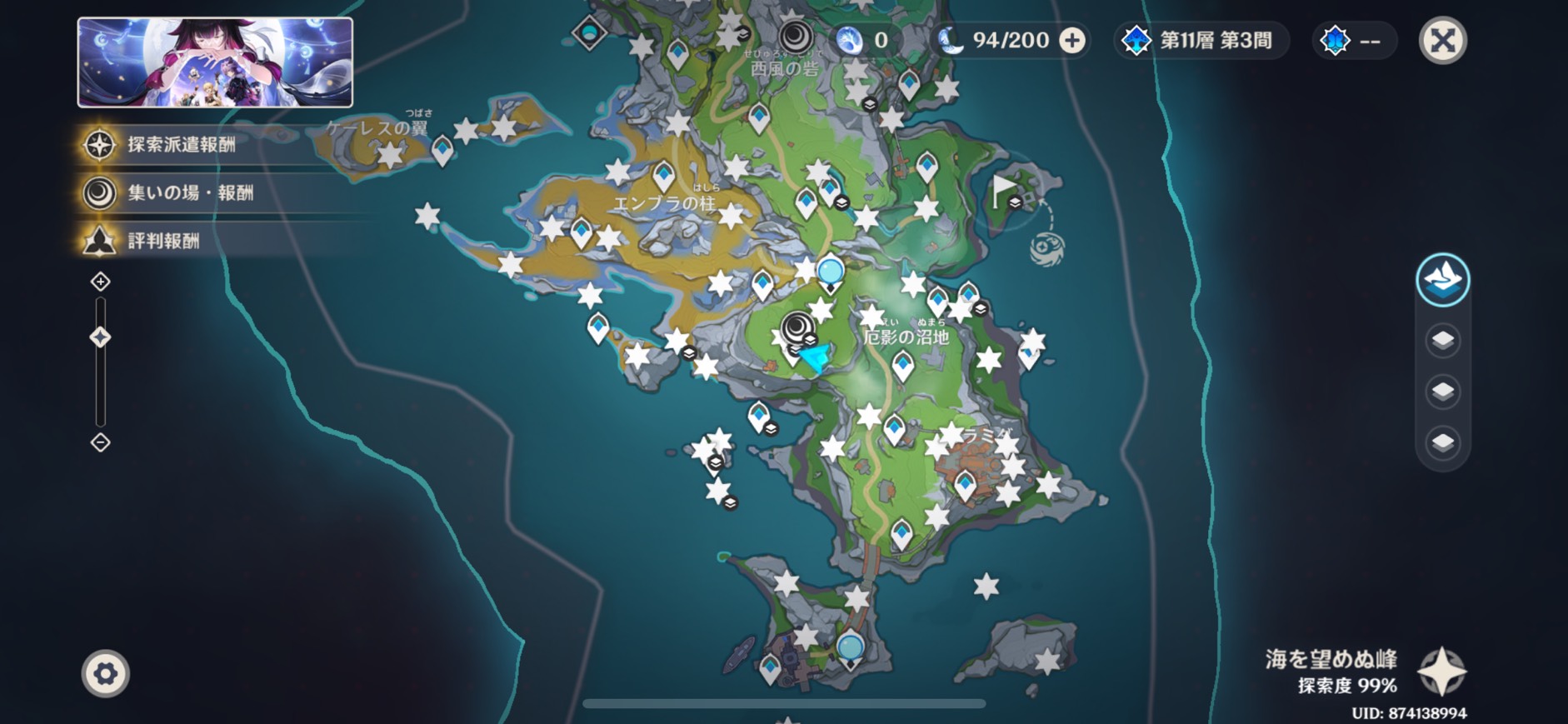Click the map zoom-out minus button
The image size is (1568, 724).
pyautogui.click(x=100, y=442)
